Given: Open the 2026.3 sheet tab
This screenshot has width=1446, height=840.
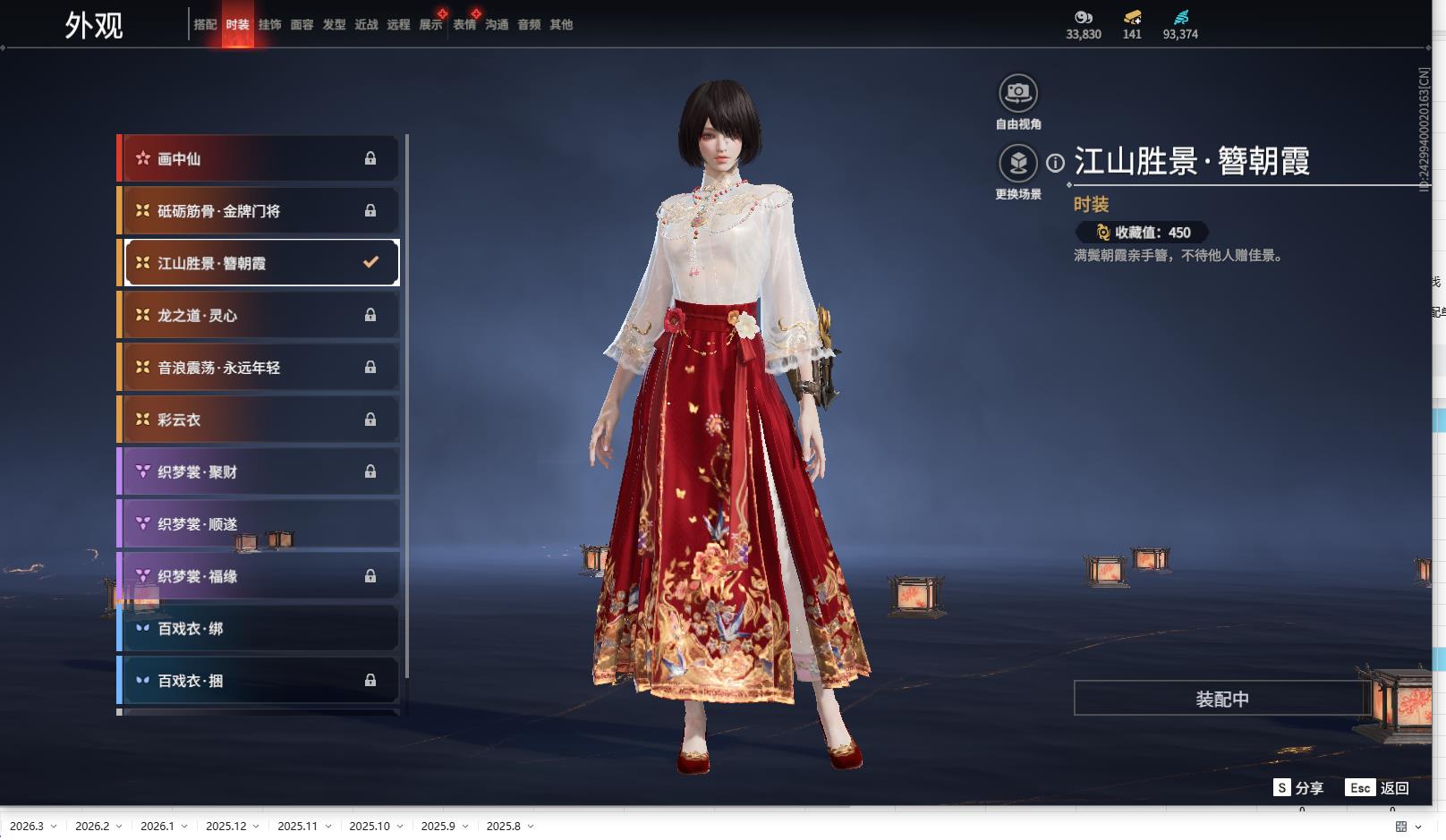Looking at the screenshot, I should (27, 826).
